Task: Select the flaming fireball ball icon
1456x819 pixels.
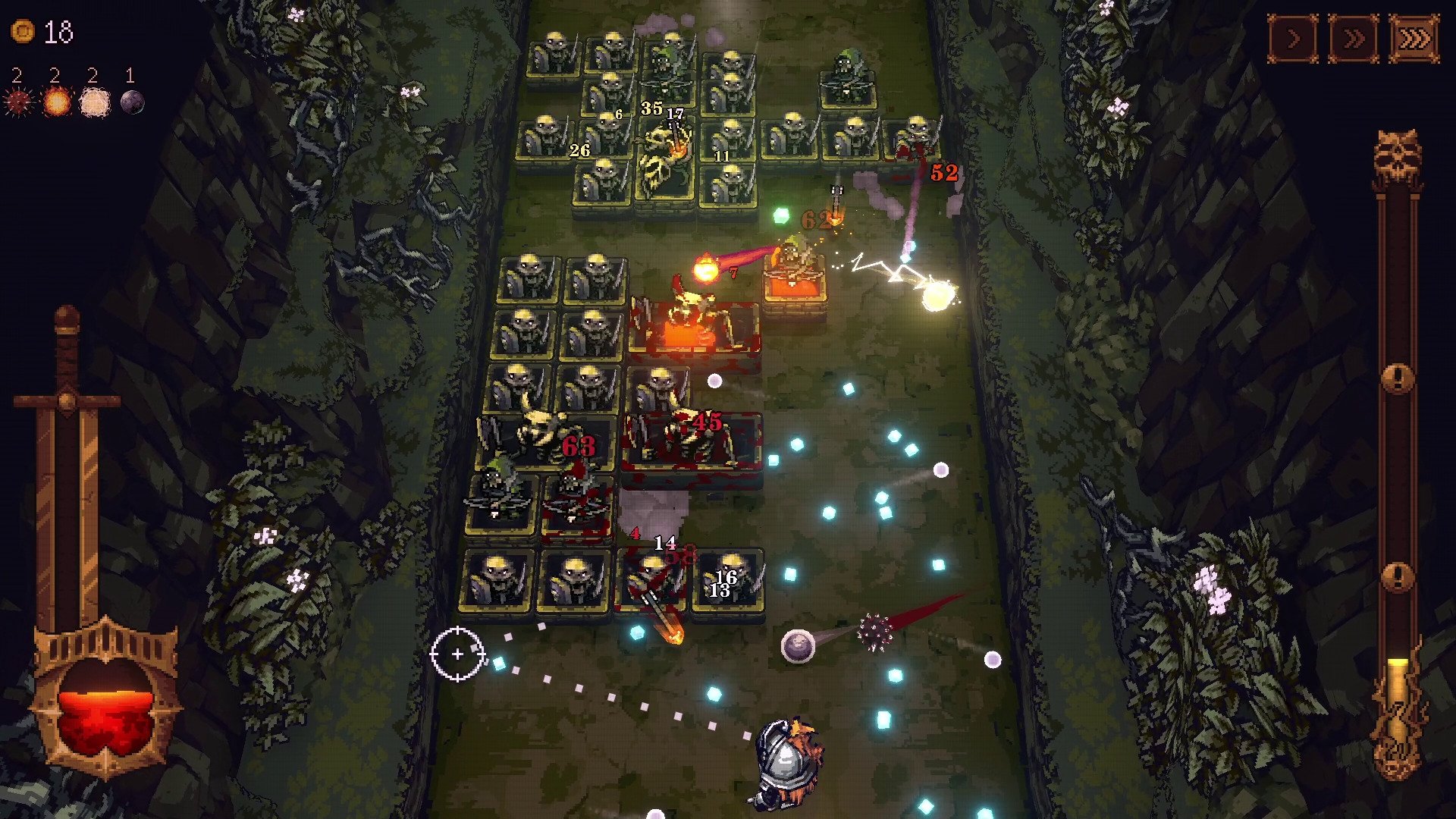Action: [56, 102]
